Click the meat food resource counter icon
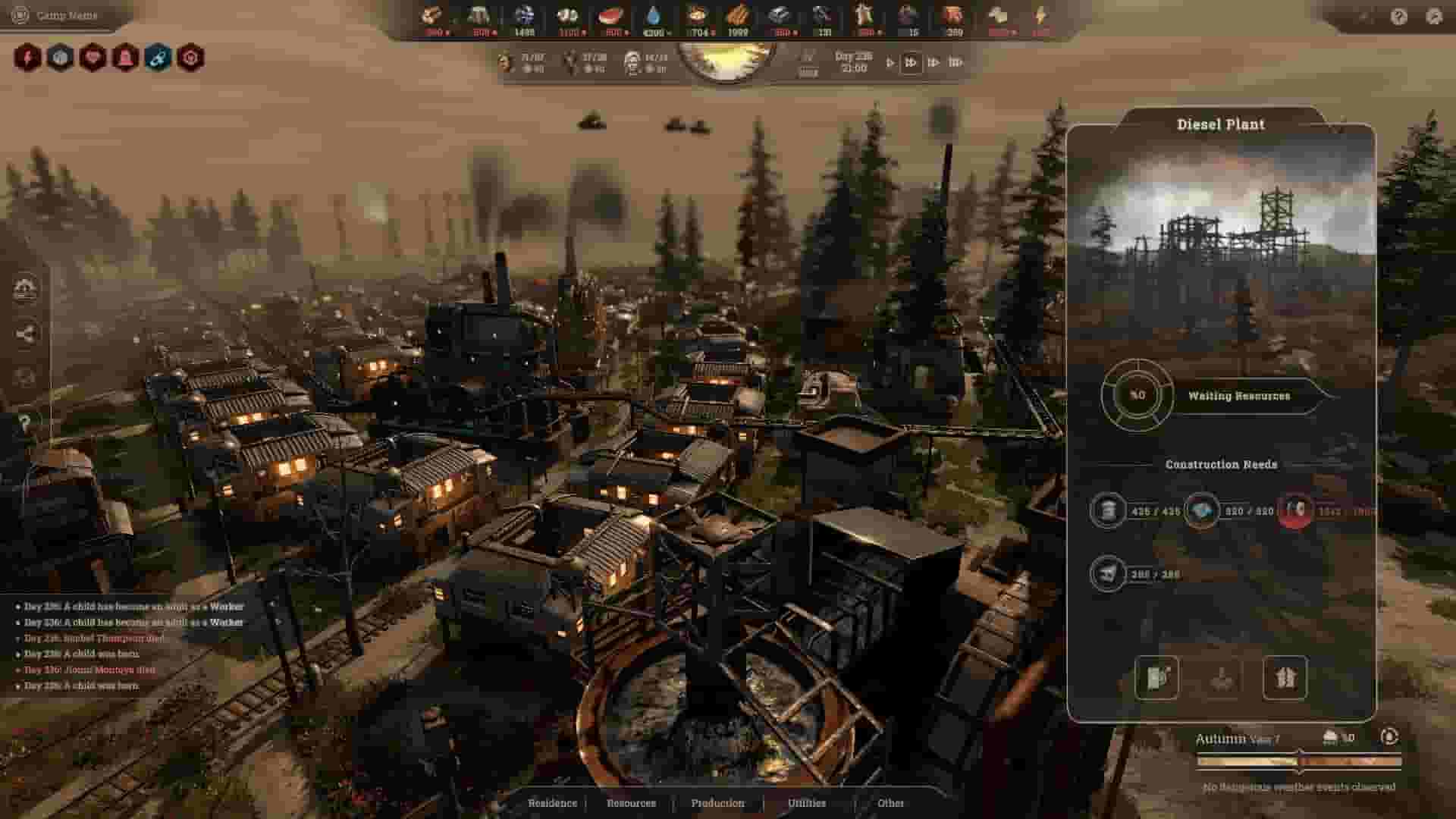Viewport: 1456px width, 819px height. pos(610,15)
